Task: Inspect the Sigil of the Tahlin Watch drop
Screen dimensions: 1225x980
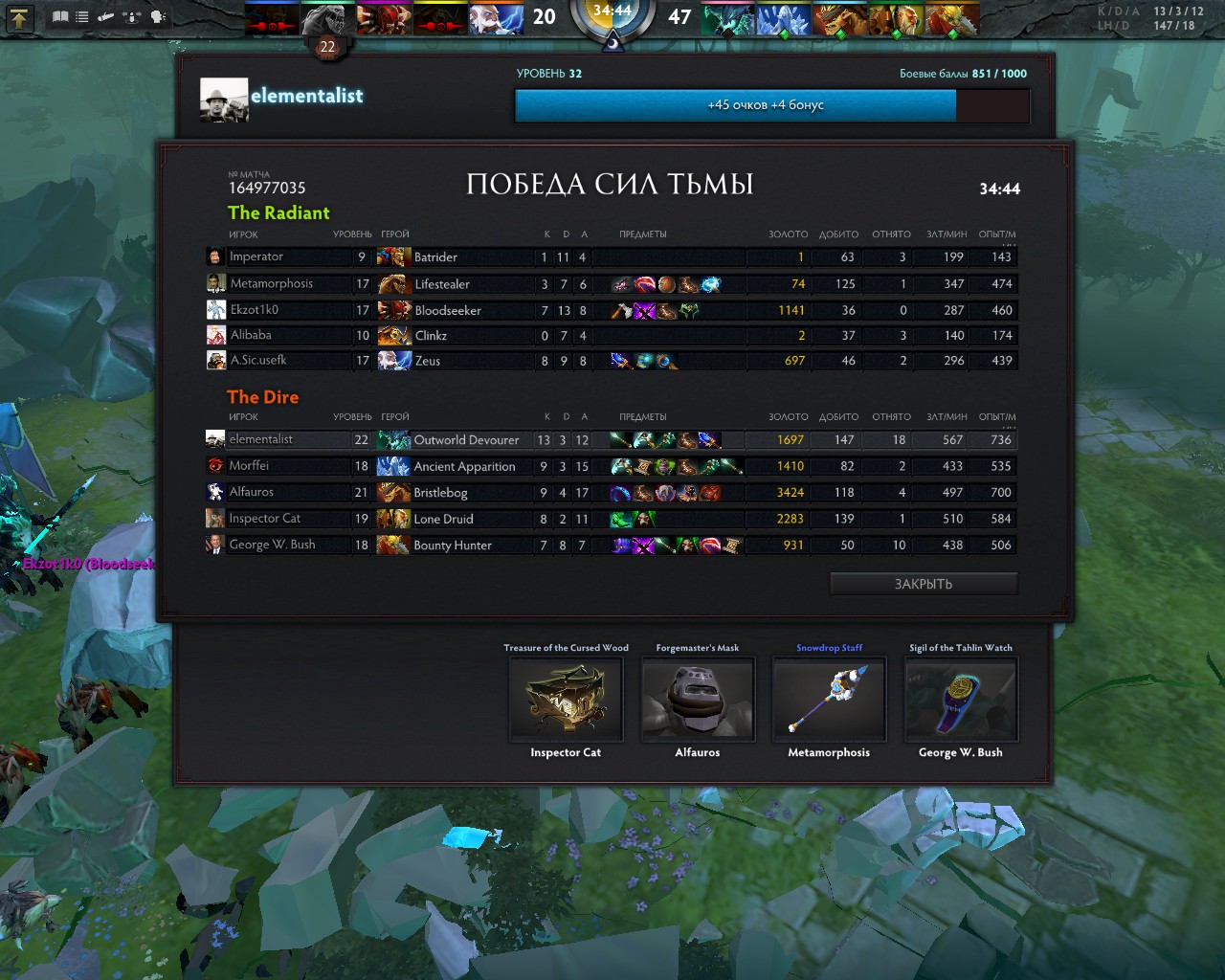Action: tap(961, 700)
